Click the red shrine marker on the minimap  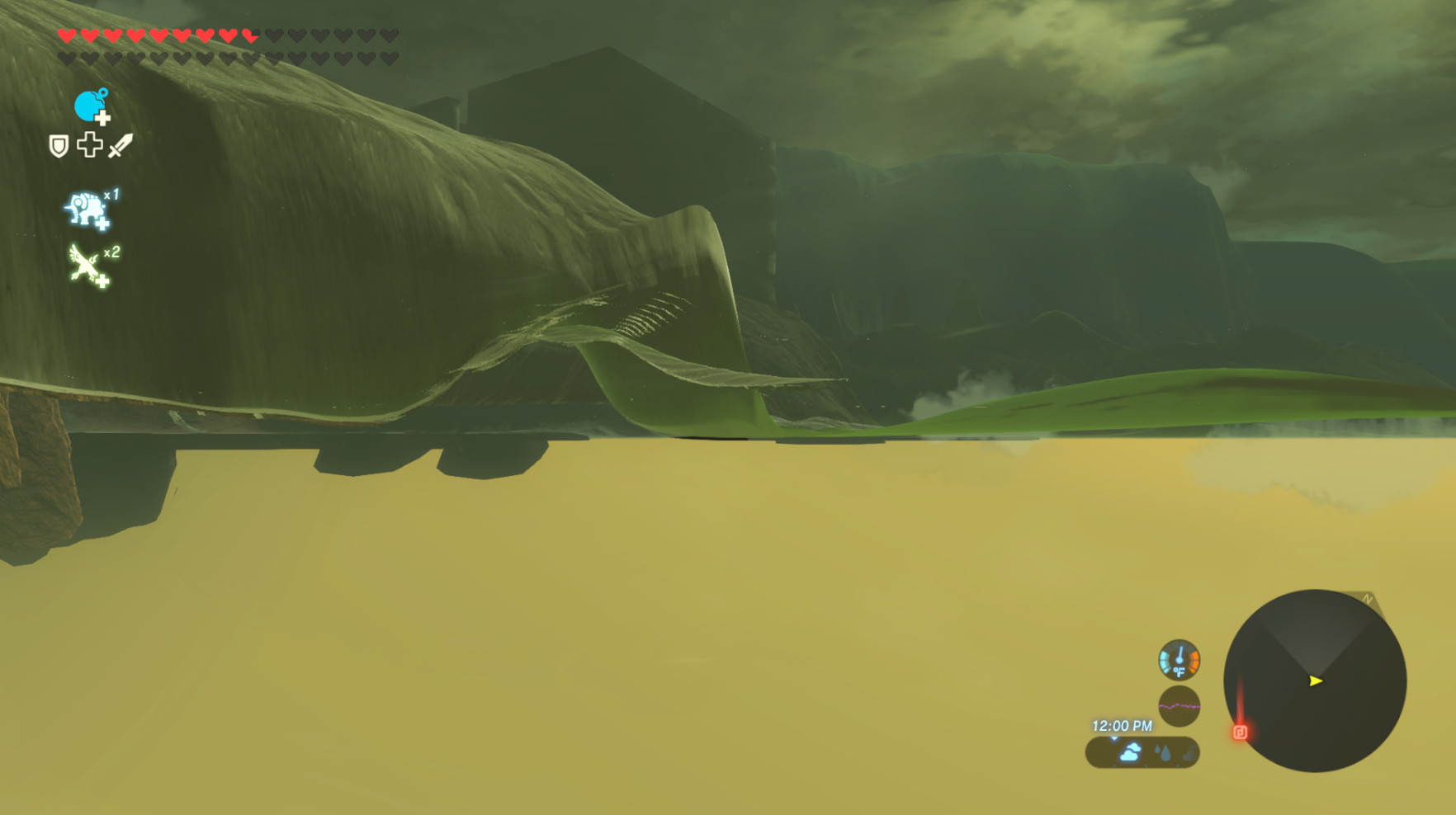click(x=1241, y=733)
